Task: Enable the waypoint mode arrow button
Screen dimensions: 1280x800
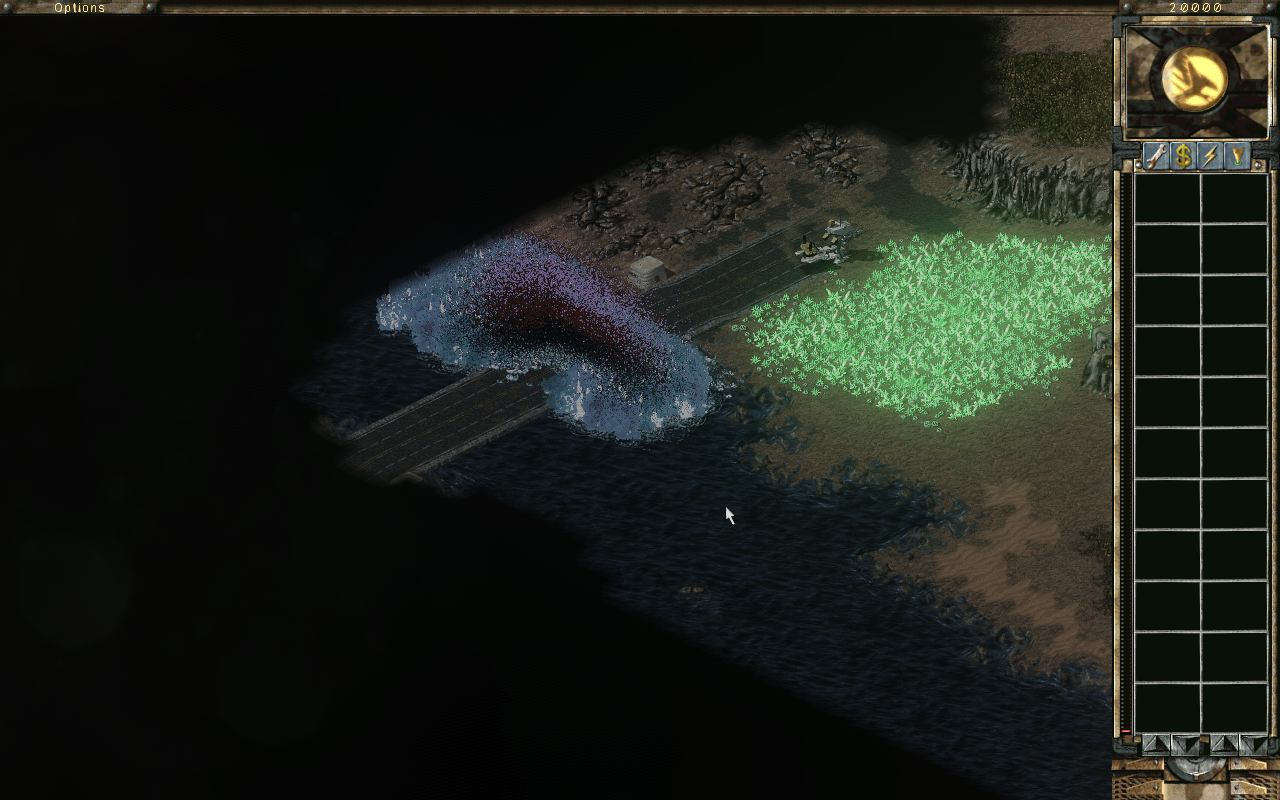Action: 1237,156
